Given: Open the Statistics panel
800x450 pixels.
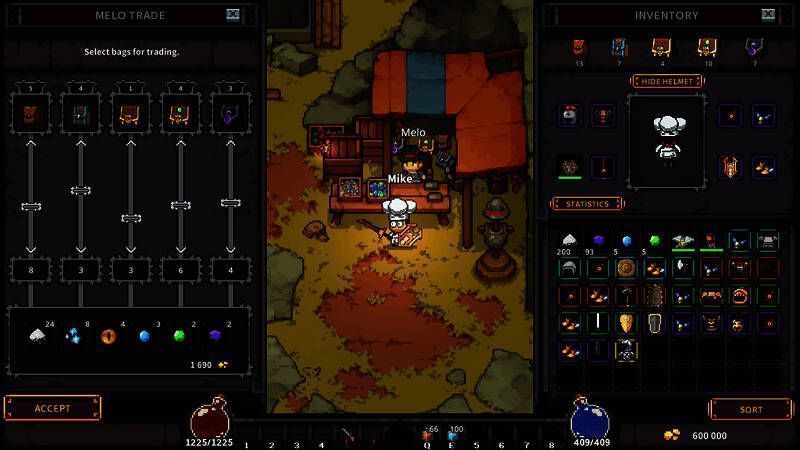Looking at the screenshot, I should point(588,204).
